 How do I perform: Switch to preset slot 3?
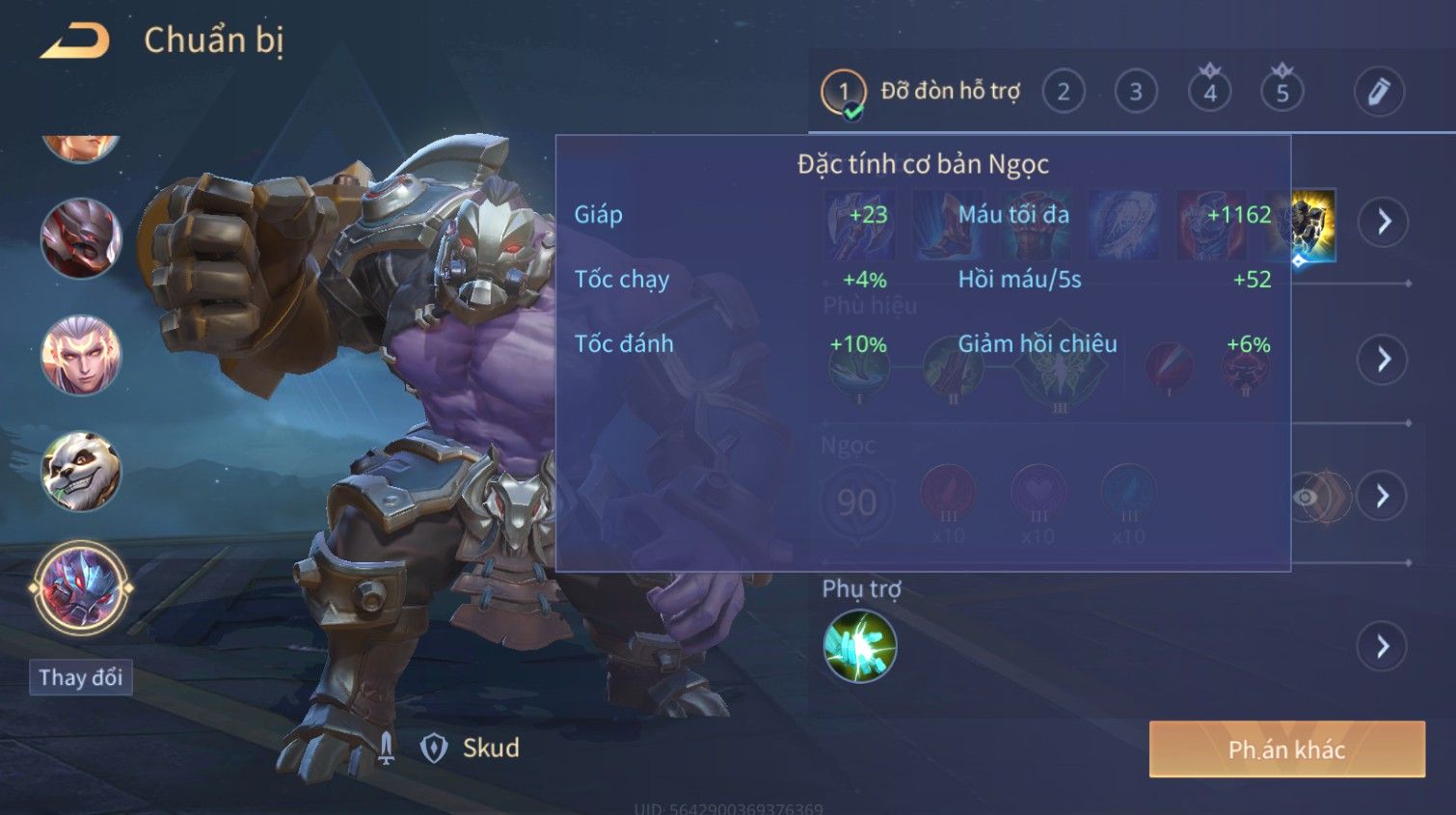1136,93
